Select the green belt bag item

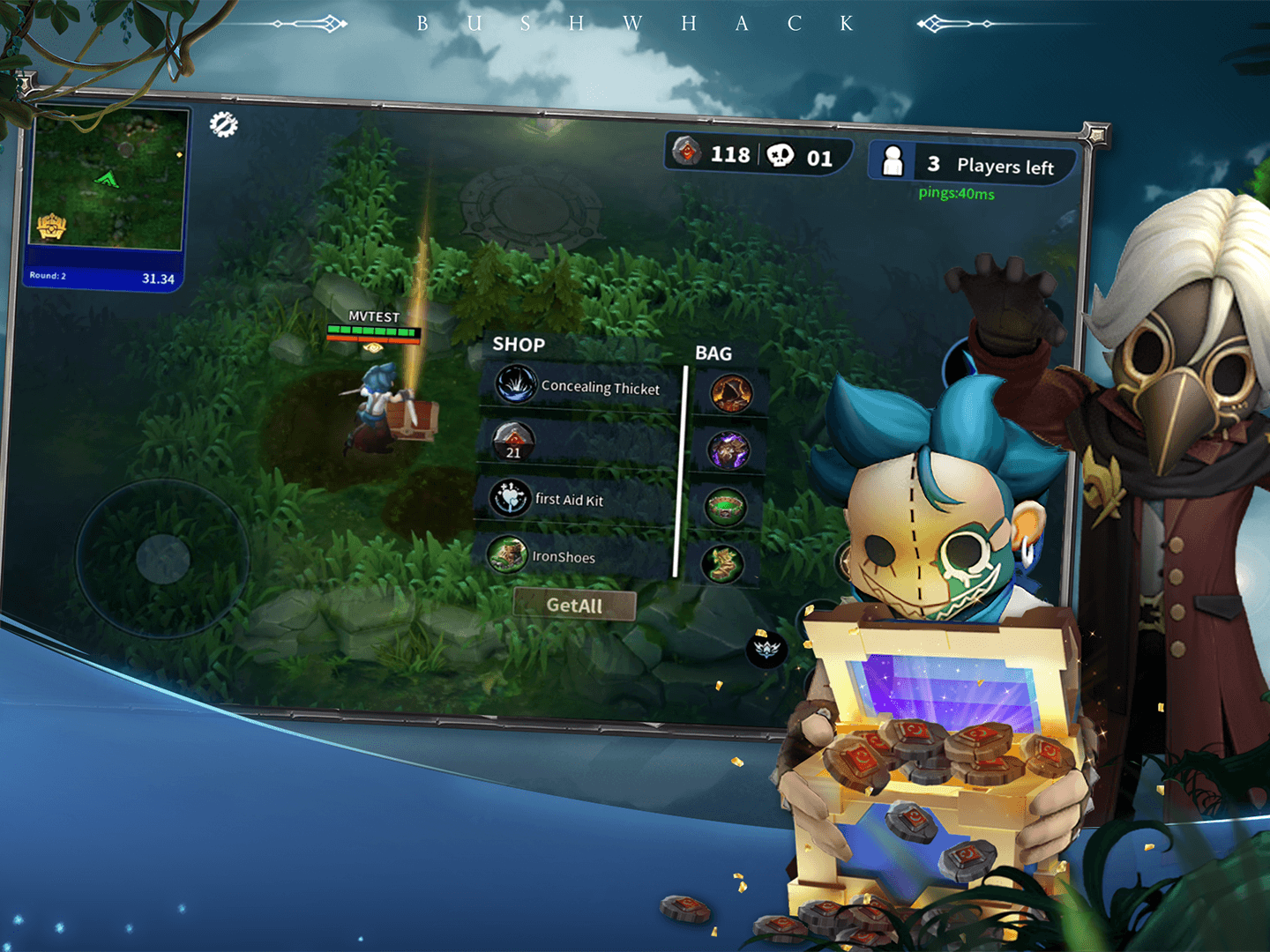tap(726, 508)
